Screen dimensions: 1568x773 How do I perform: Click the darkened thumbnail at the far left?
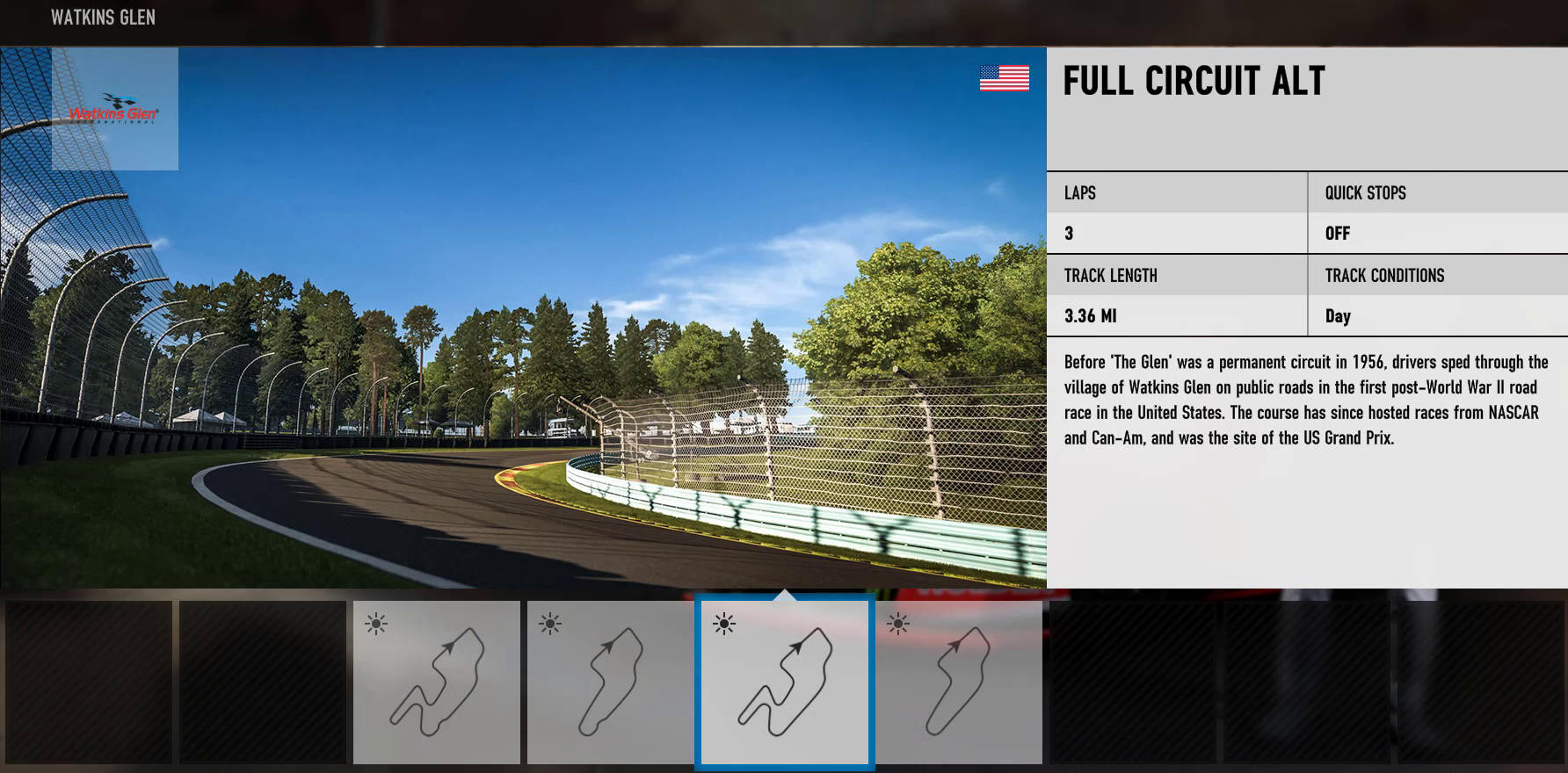click(x=88, y=683)
